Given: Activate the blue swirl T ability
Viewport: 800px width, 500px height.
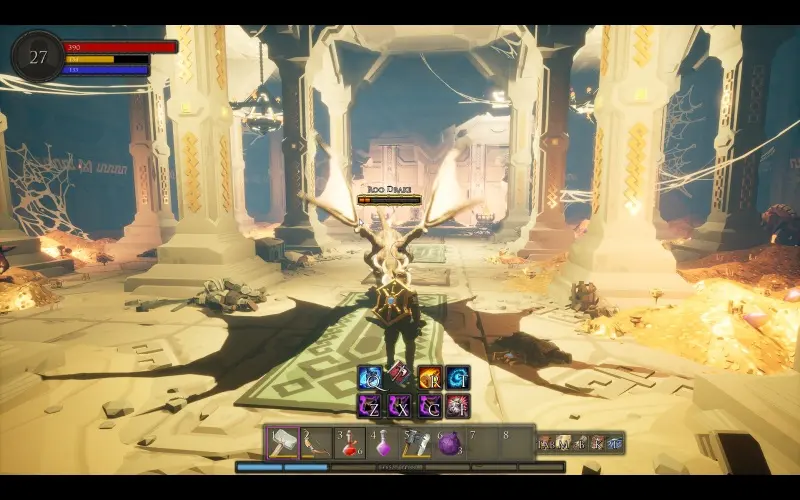Looking at the screenshot, I should click(458, 378).
